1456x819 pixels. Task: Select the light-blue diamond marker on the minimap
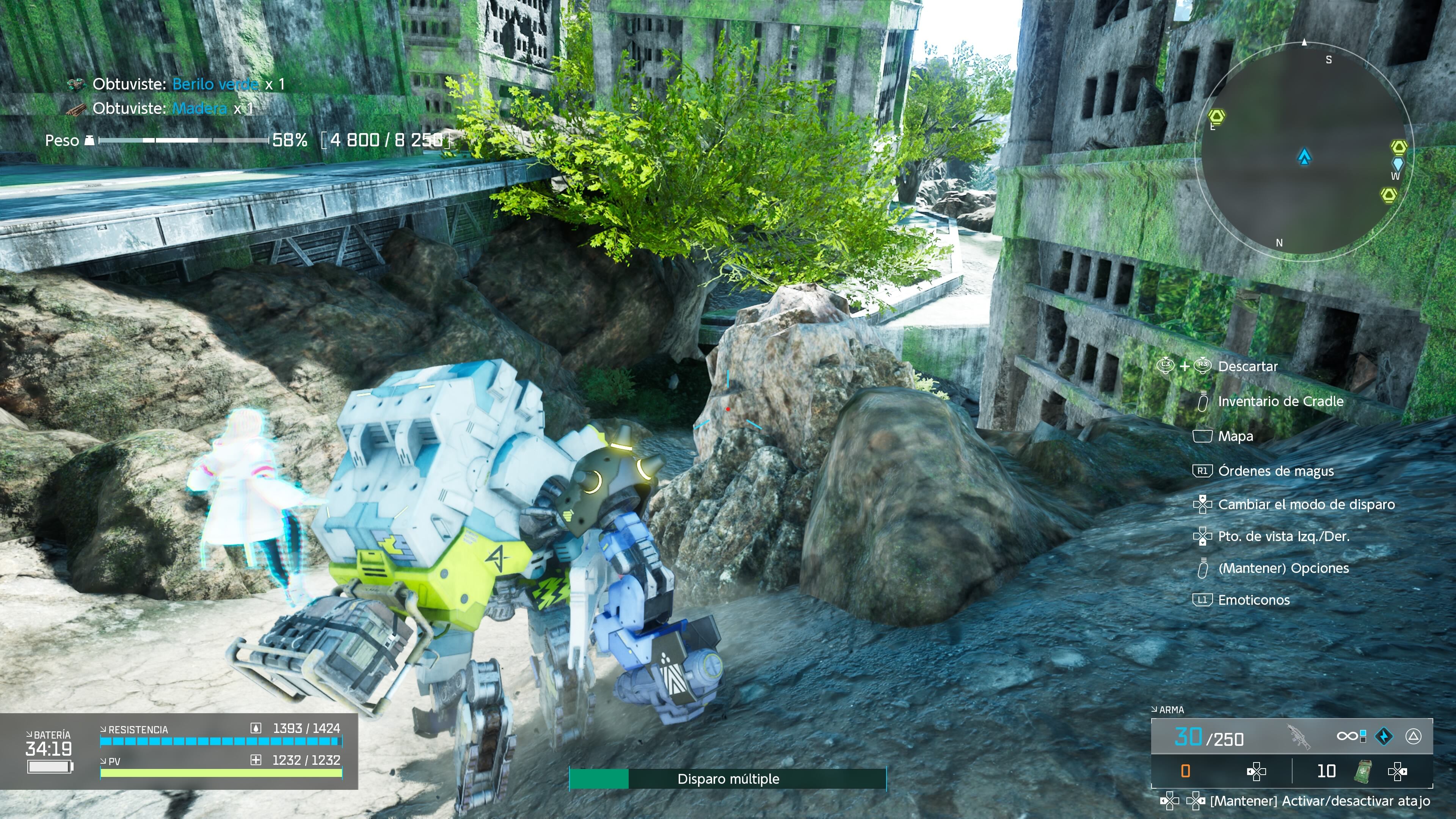click(1397, 164)
